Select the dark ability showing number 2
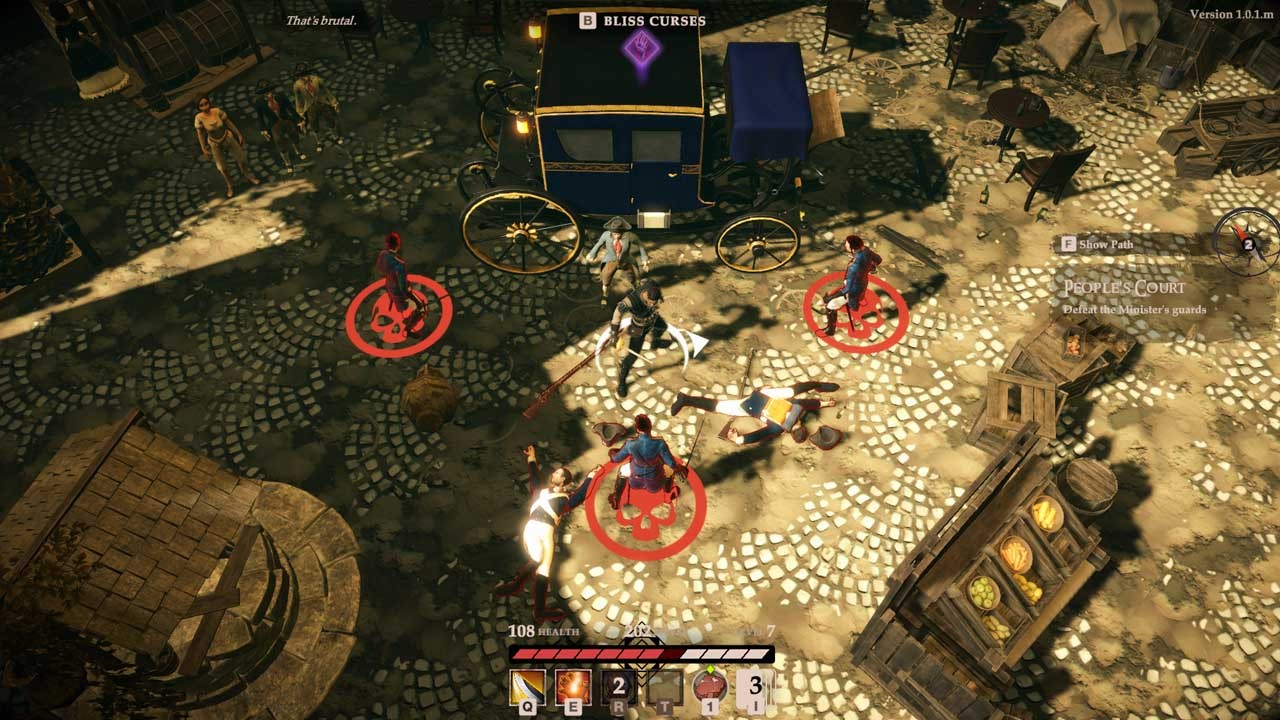1280x720 pixels. (619, 687)
